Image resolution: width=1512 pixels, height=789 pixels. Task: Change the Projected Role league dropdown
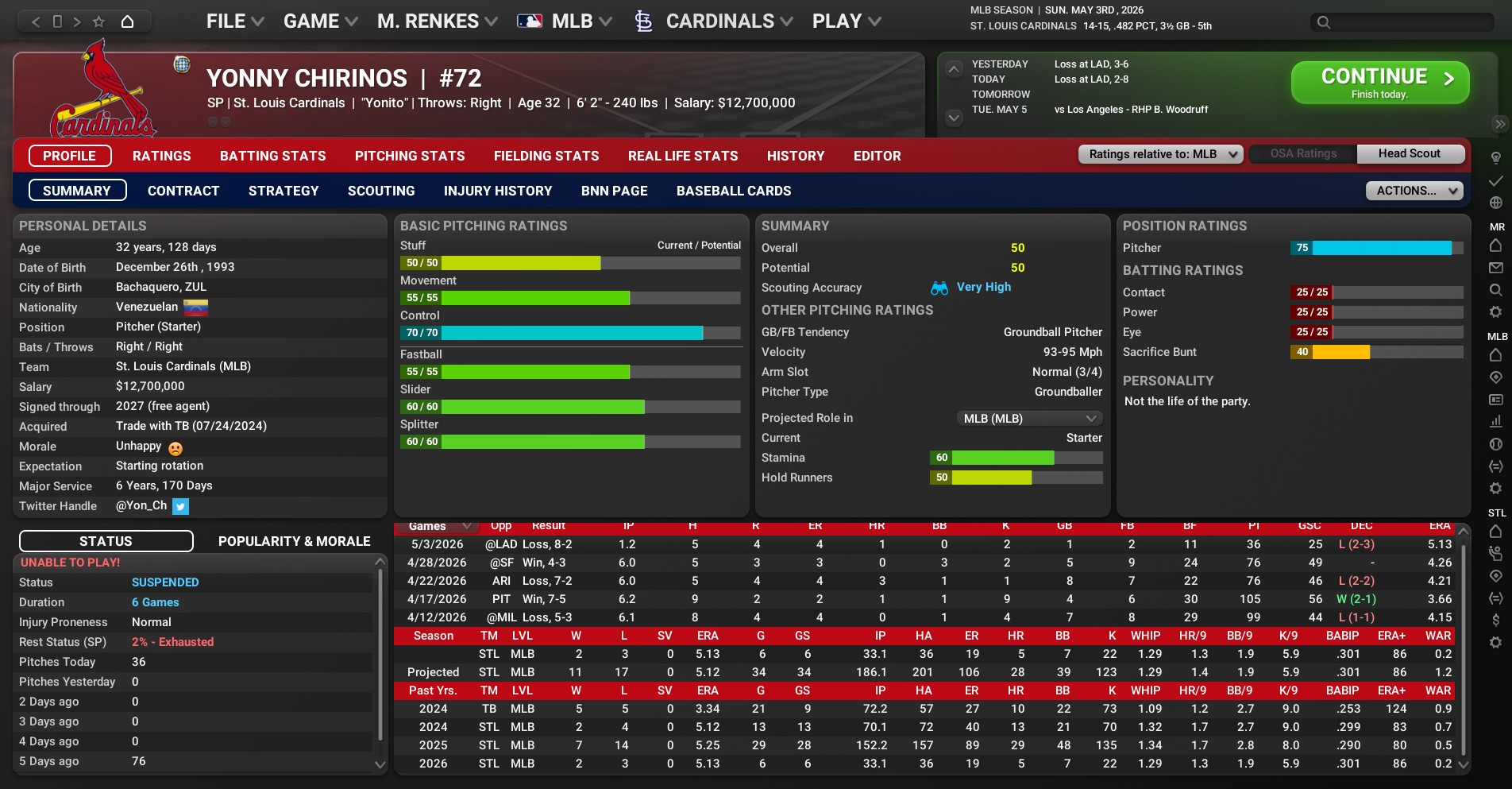click(1028, 419)
